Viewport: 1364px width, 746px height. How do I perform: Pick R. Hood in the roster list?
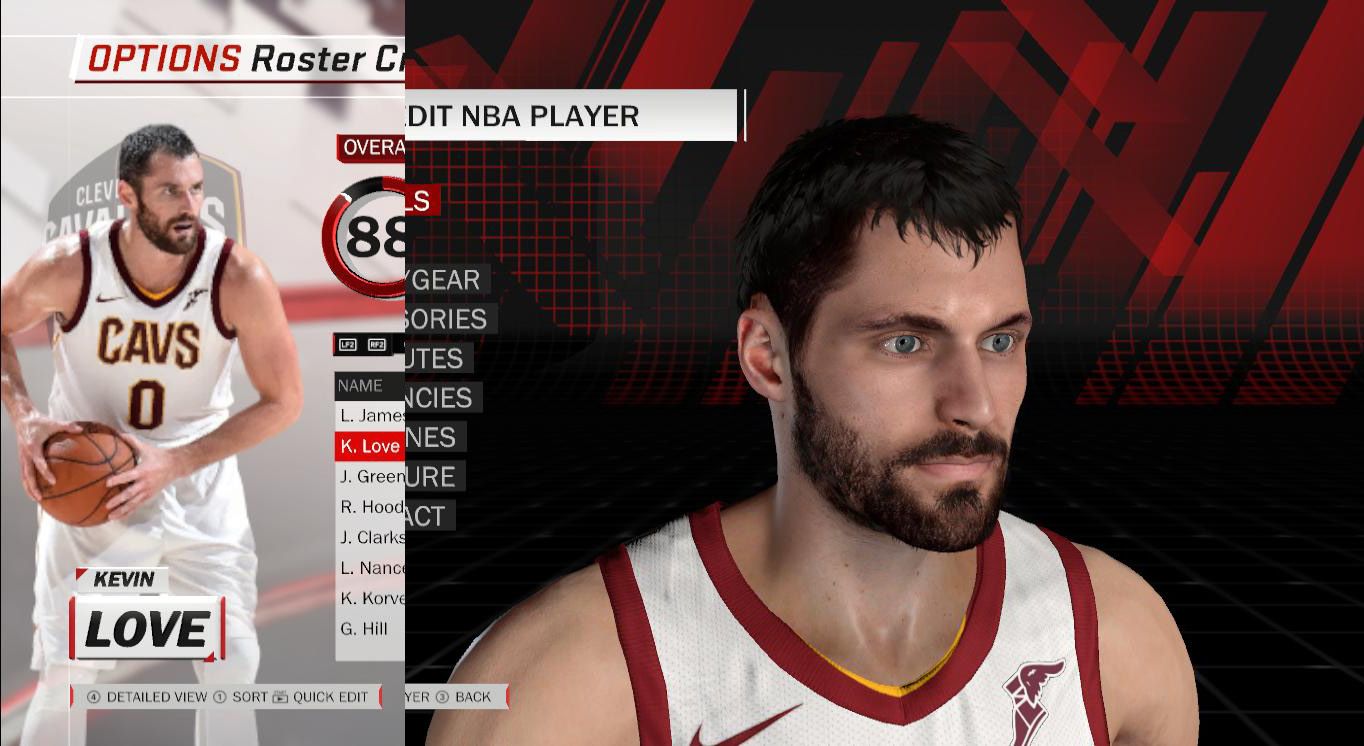371,507
